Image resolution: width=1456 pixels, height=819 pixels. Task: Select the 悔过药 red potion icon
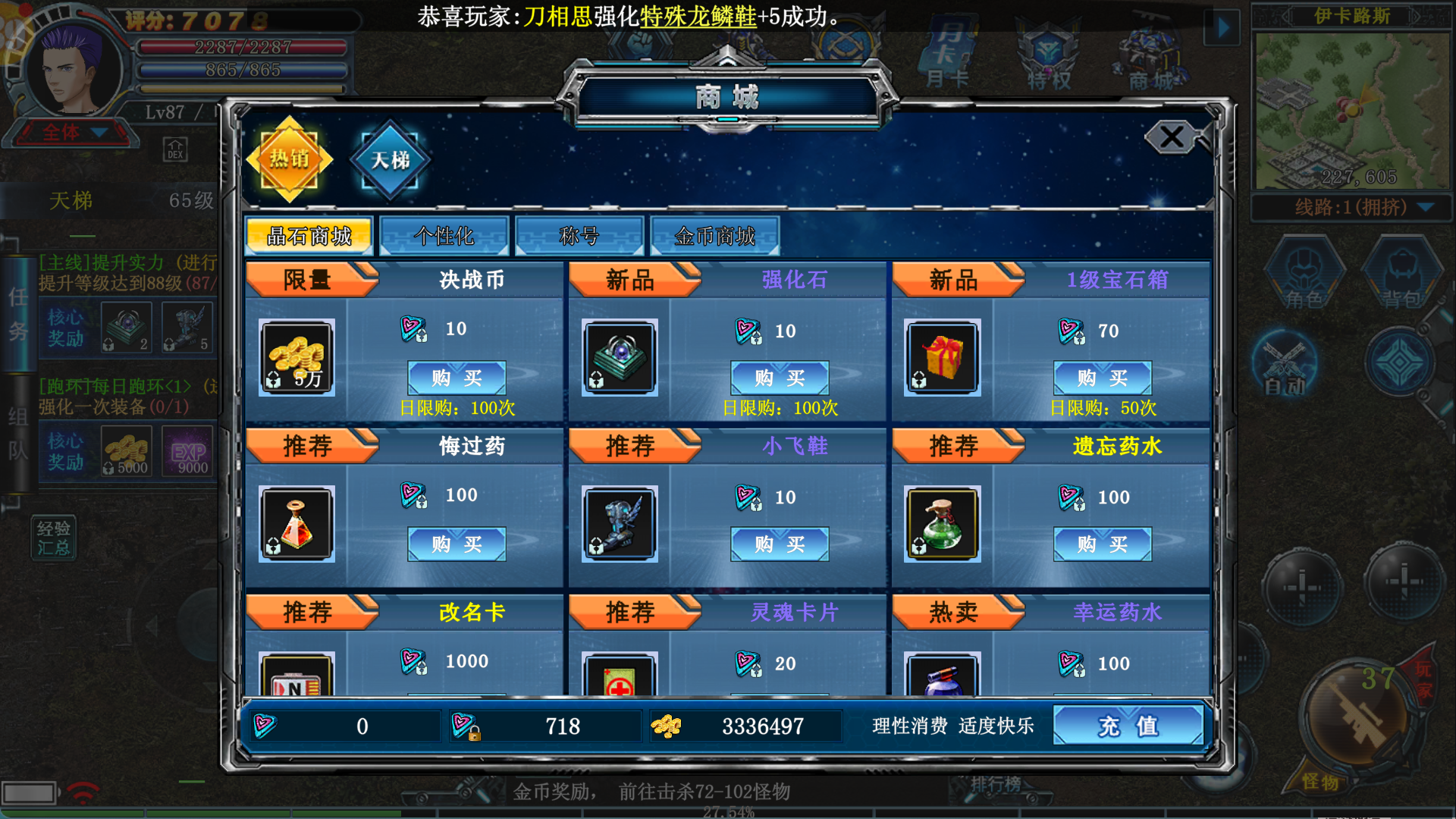(x=297, y=524)
